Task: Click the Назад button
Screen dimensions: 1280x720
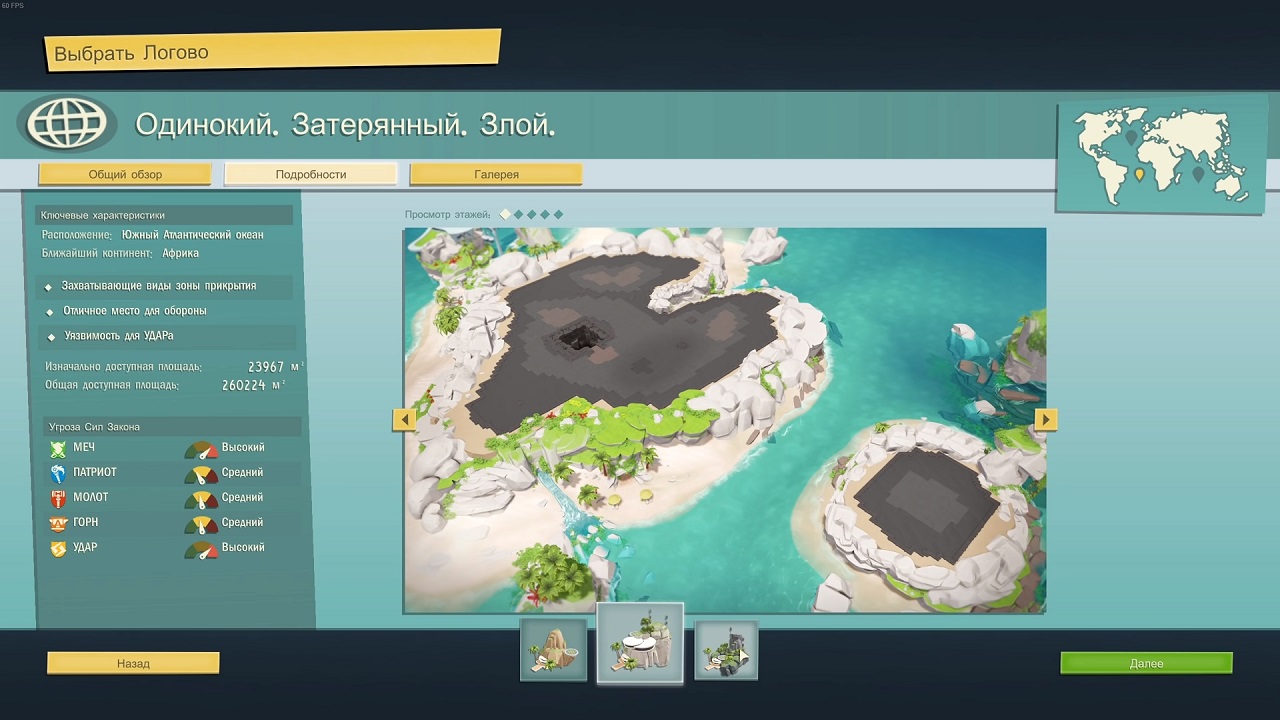Action: [x=133, y=663]
